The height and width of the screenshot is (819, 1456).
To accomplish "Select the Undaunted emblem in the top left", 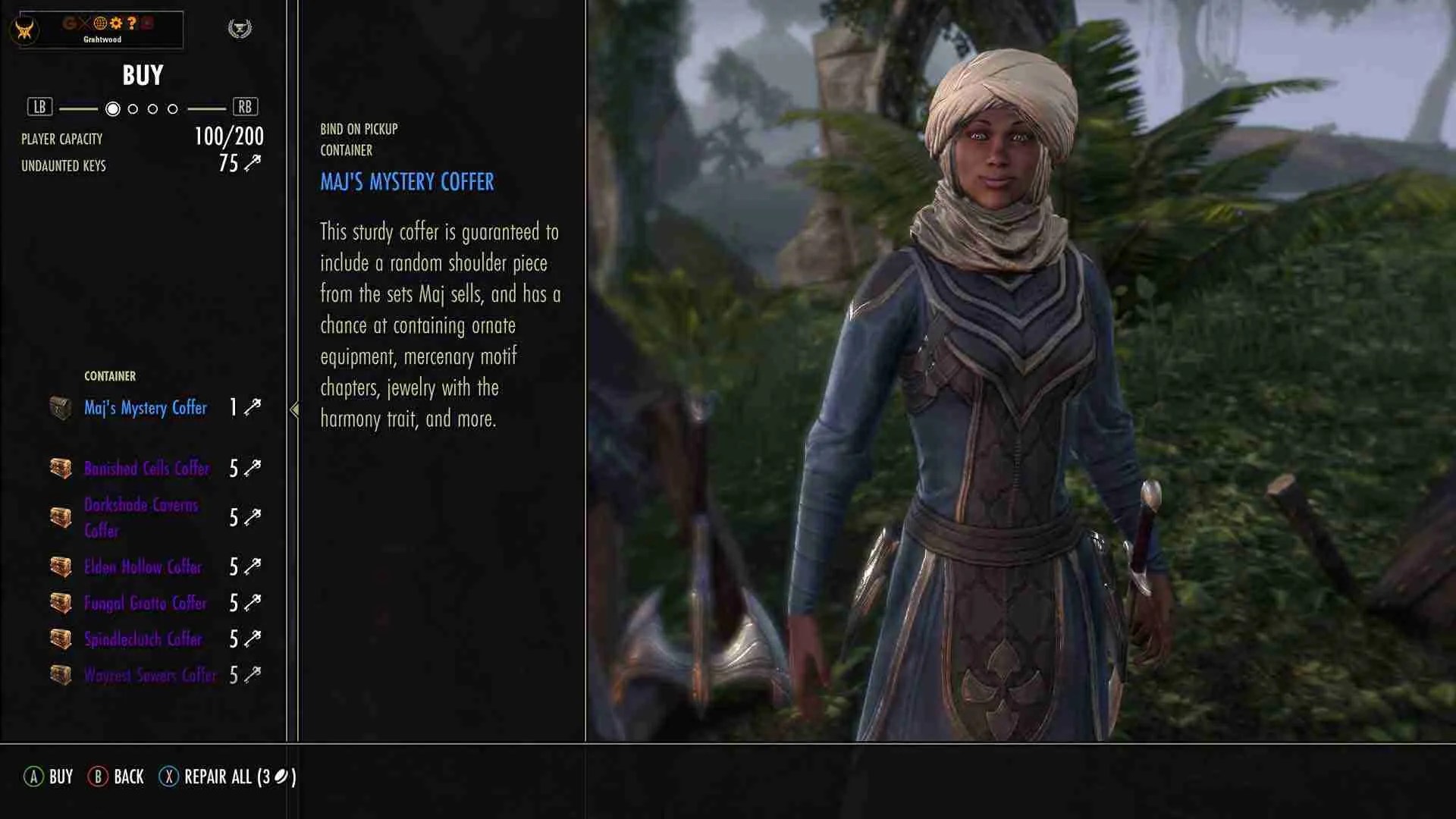I will click(x=27, y=29).
